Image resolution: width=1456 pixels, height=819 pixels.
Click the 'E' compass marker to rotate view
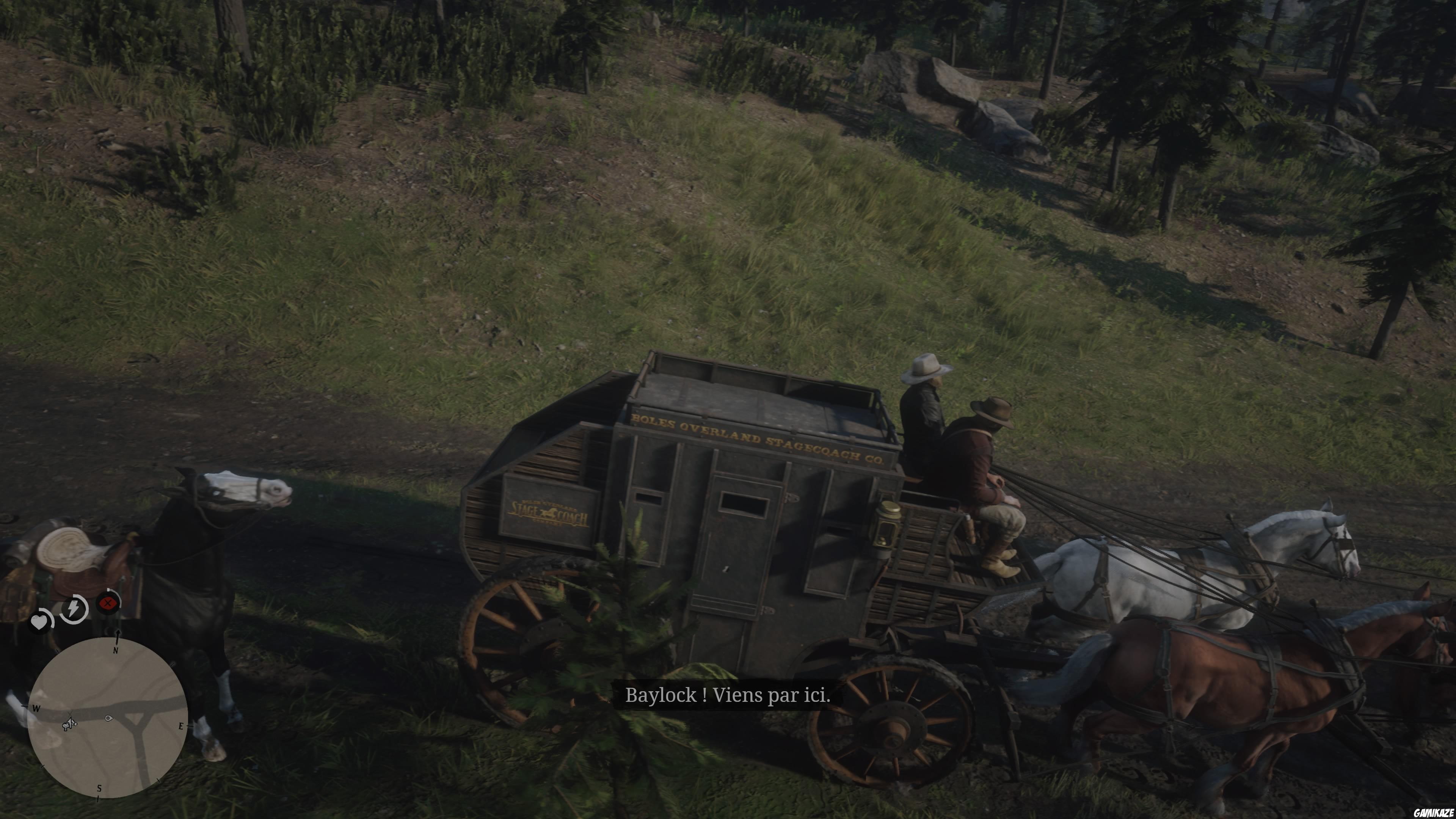point(182,726)
